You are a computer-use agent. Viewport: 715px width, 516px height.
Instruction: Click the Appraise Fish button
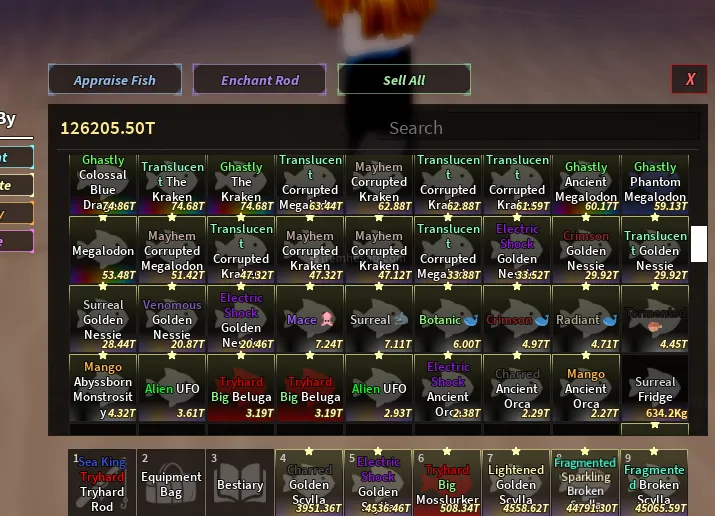pyautogui.click(x=115, y=80)
